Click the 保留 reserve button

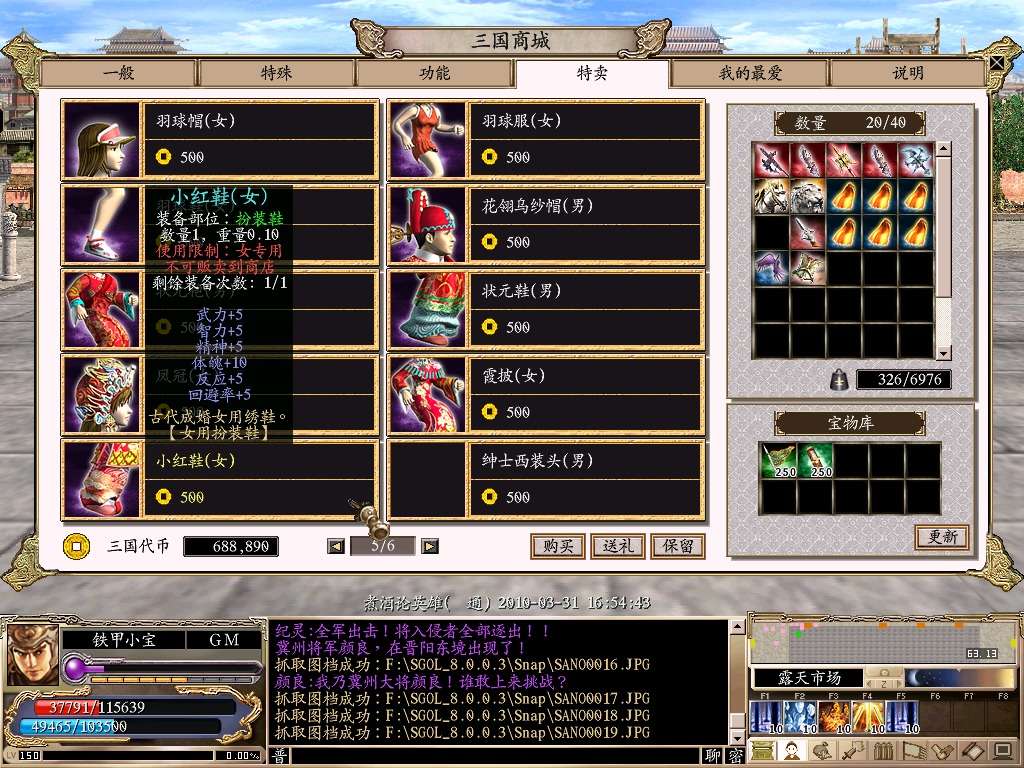click(677, 546)
